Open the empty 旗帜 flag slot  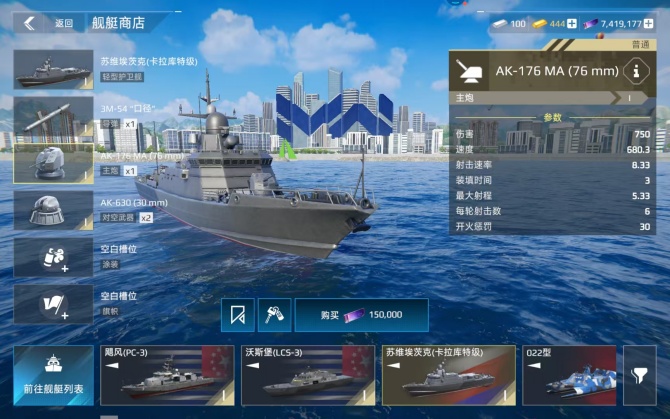tap(54, 303)
